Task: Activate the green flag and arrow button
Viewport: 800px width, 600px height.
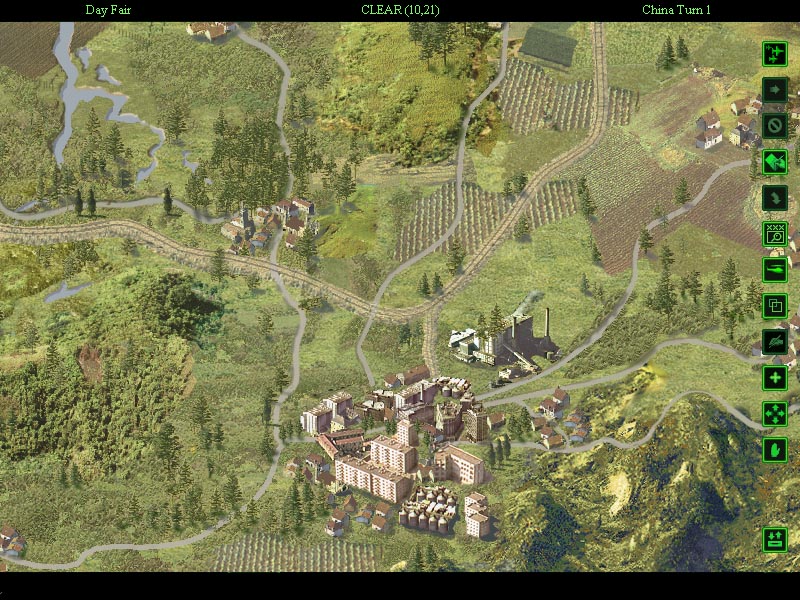Action: (775, 162)
